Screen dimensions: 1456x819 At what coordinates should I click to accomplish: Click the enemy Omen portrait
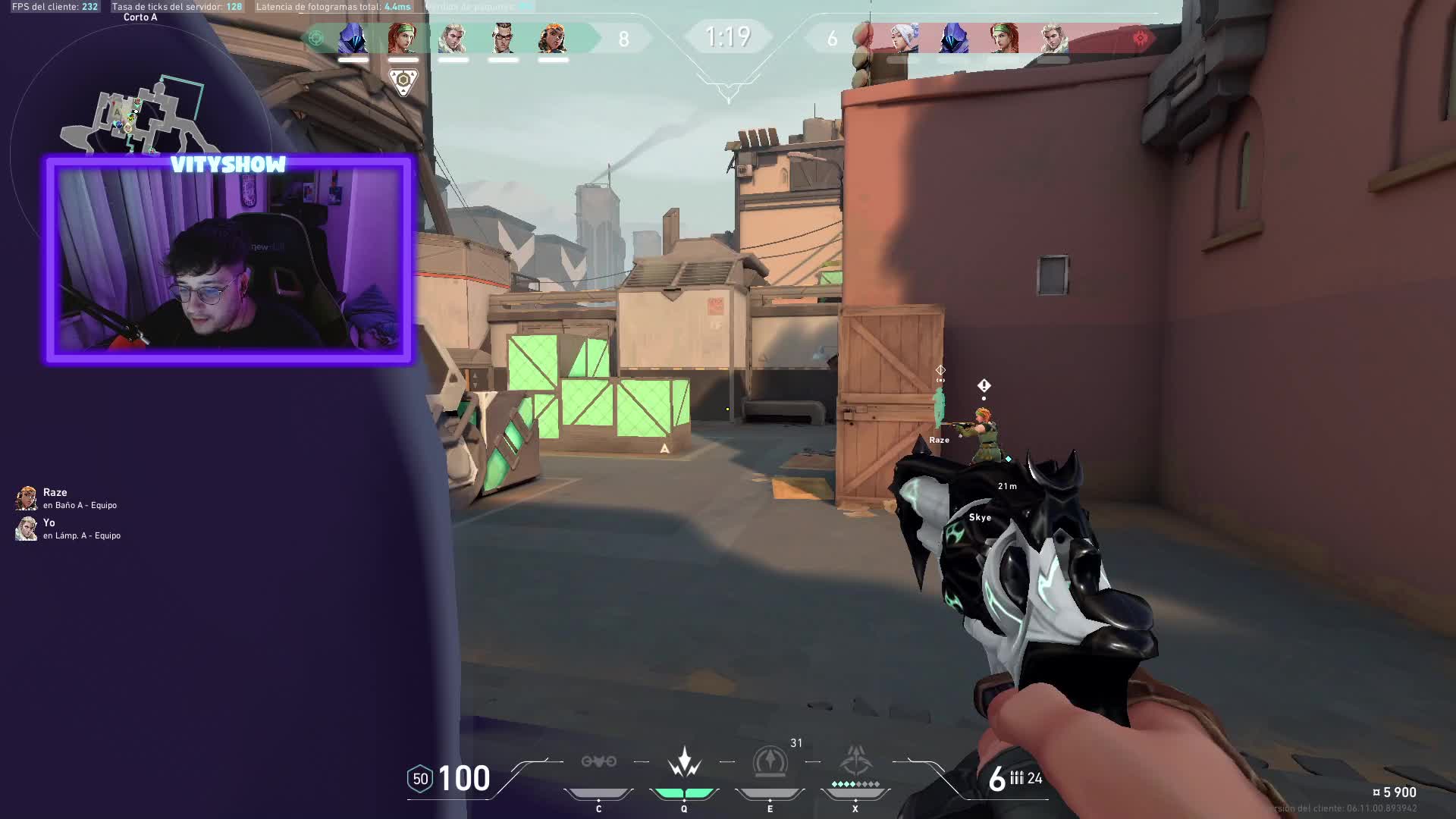[954, 38]
